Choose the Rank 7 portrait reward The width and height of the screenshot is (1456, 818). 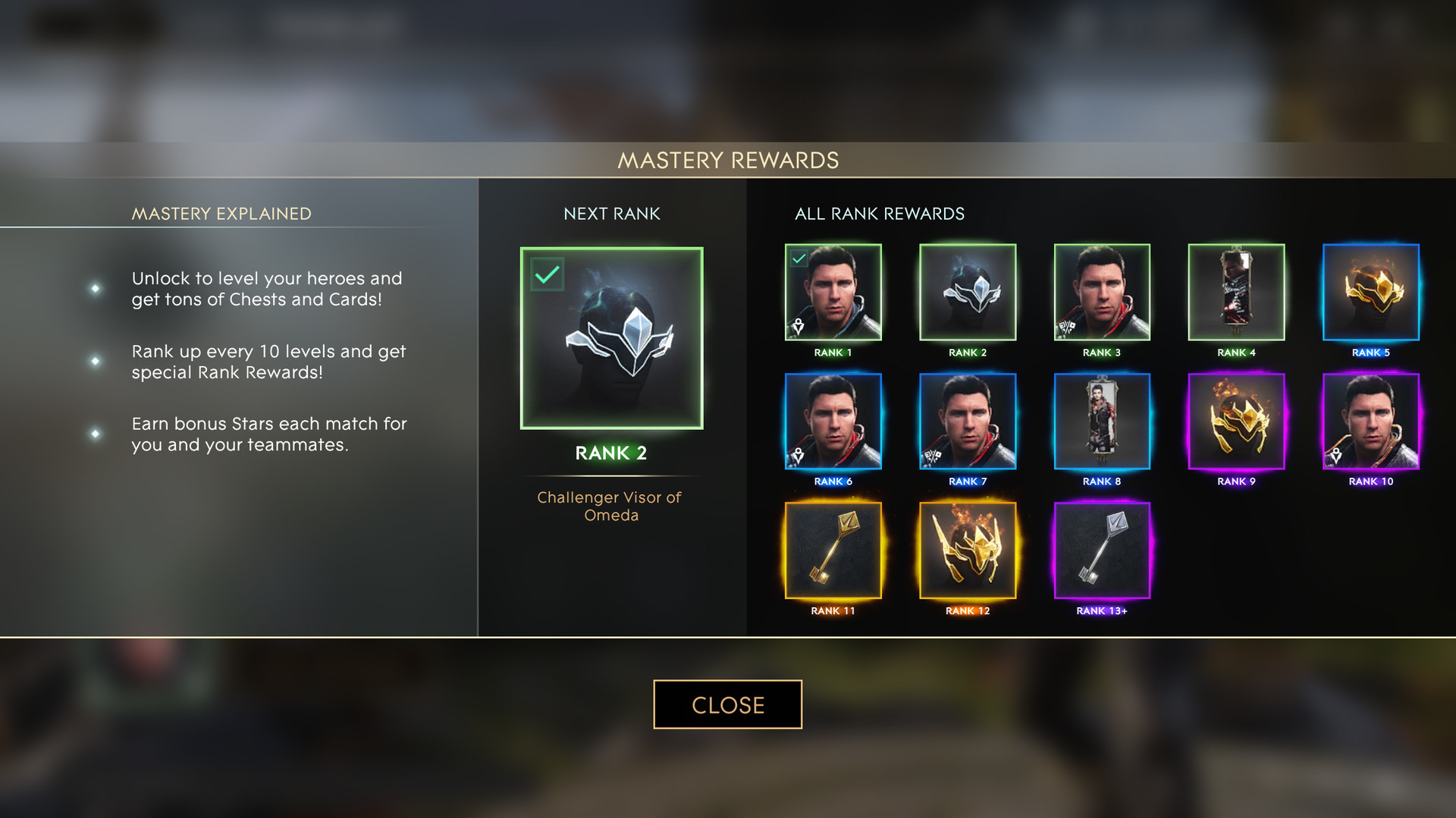pyautogui.click(x=967, y=421)
